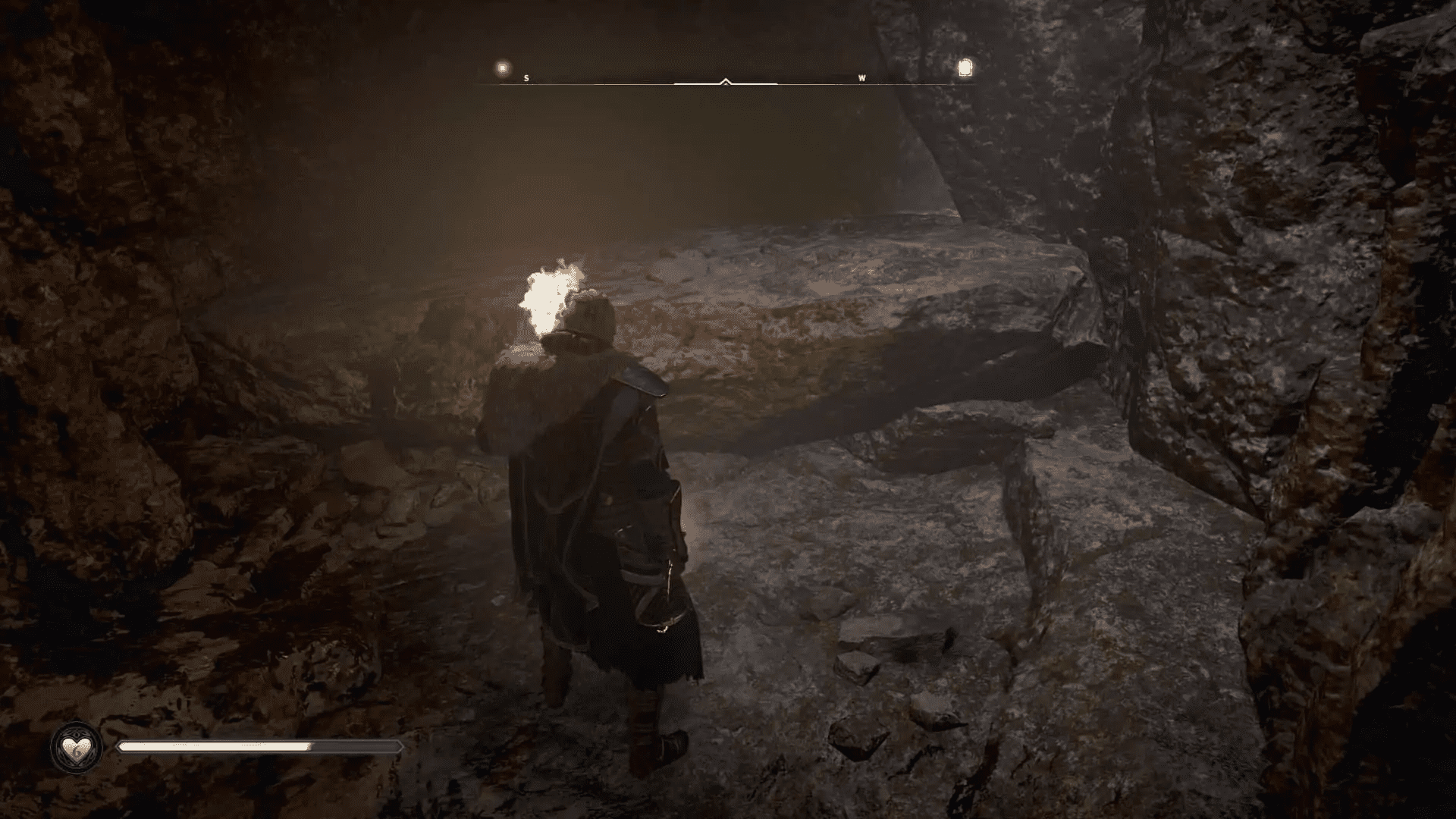Click the scroll-shaped wealth icon beside compass
1456x819 pixels.
point(965,67)
